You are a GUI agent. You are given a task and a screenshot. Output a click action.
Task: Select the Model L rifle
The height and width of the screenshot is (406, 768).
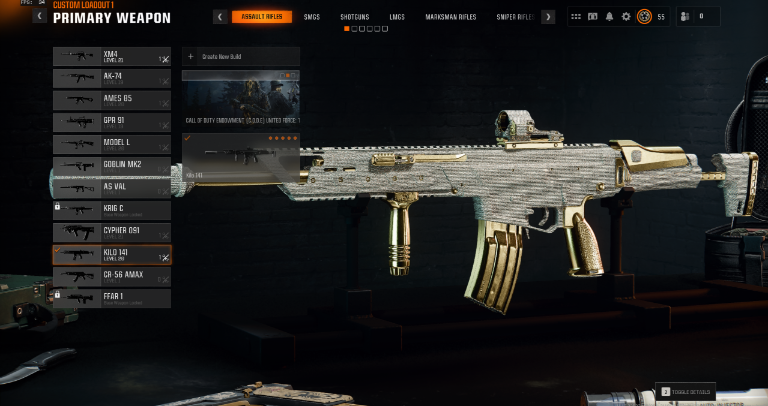111,144
